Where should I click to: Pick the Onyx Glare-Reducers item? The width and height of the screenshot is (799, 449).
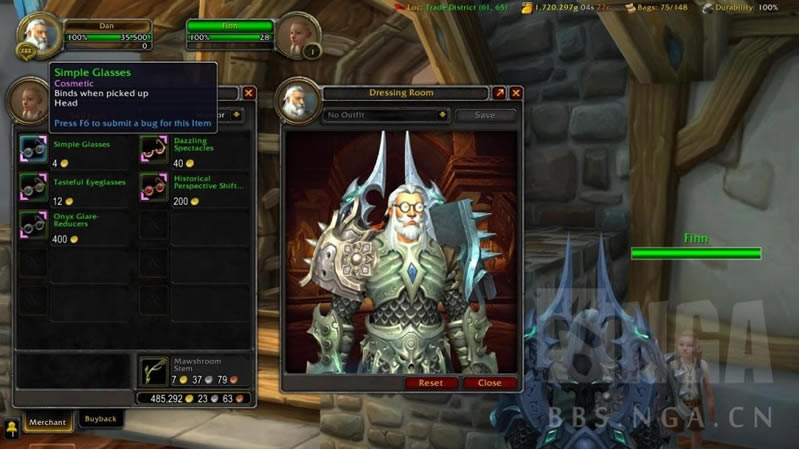click(33, 224)
